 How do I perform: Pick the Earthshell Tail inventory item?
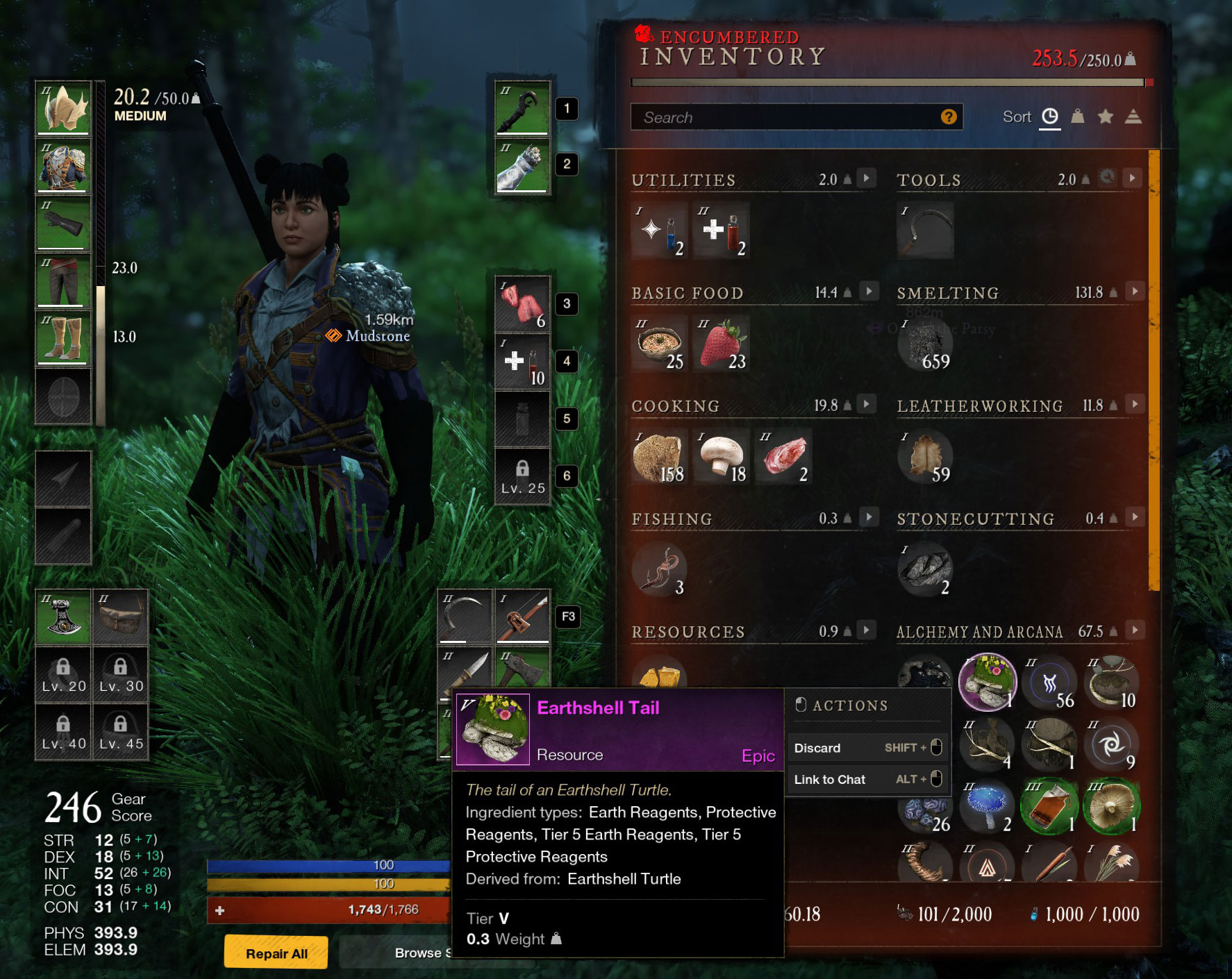987,682
